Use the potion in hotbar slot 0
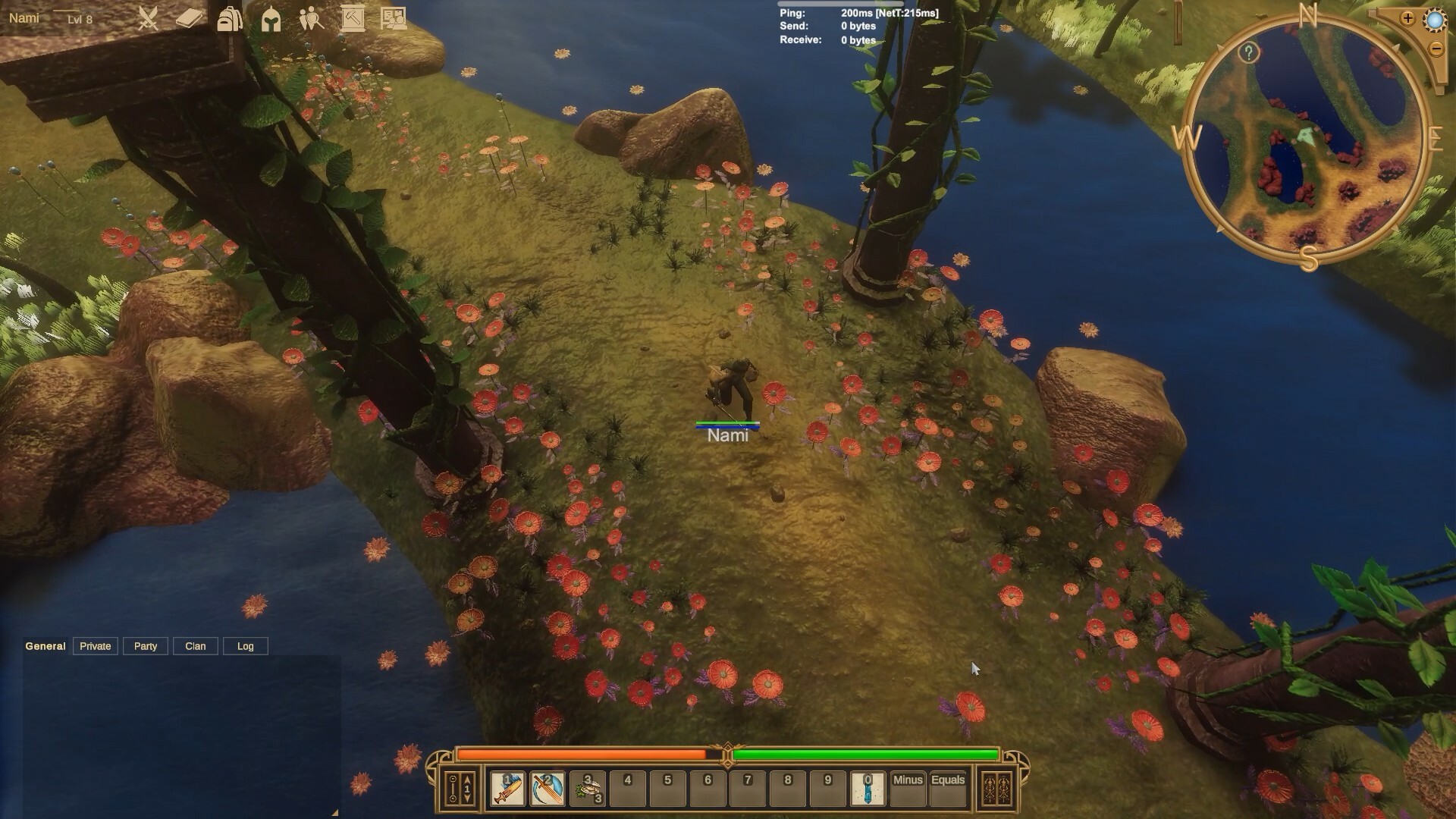 coord(868,789)
